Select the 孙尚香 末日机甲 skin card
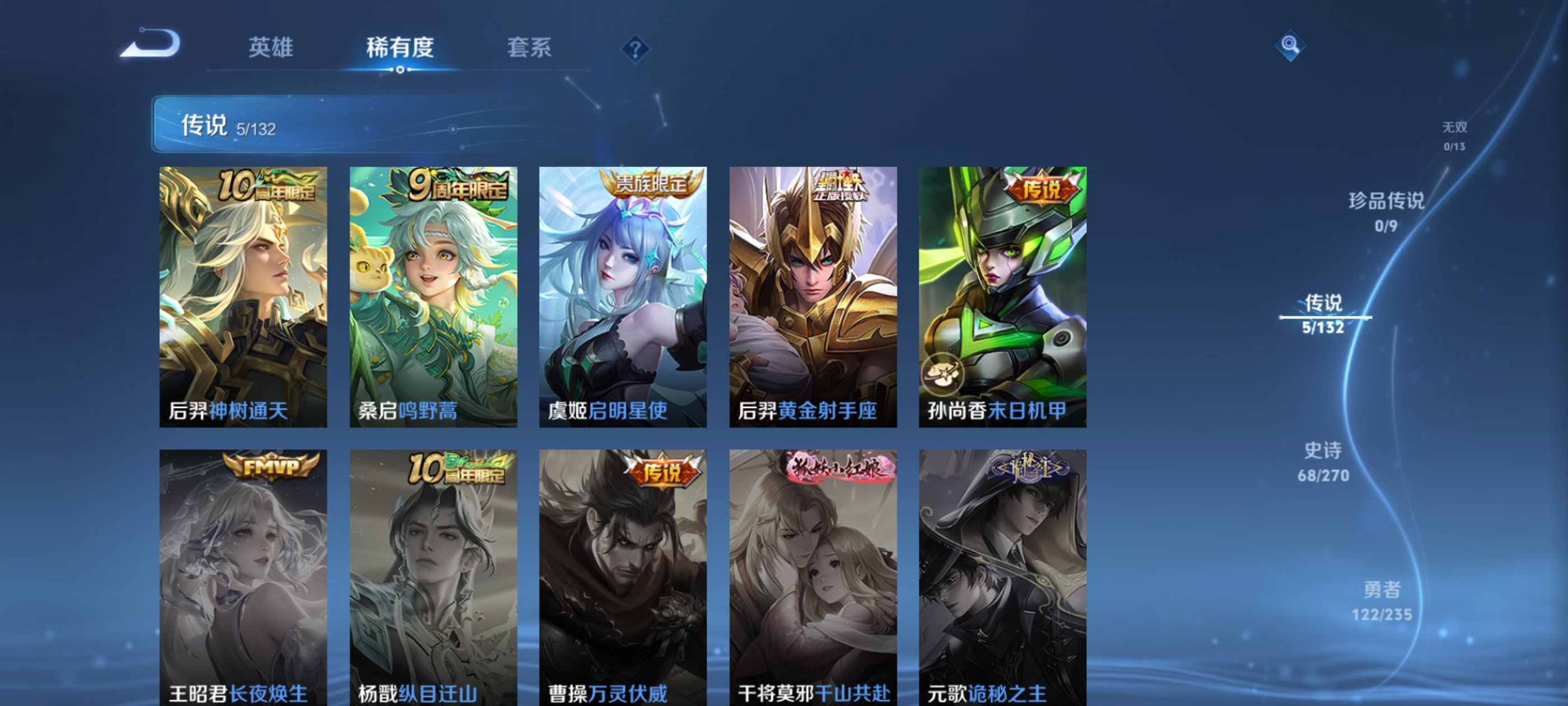 pyautogui.click(x=1002, y=296)
